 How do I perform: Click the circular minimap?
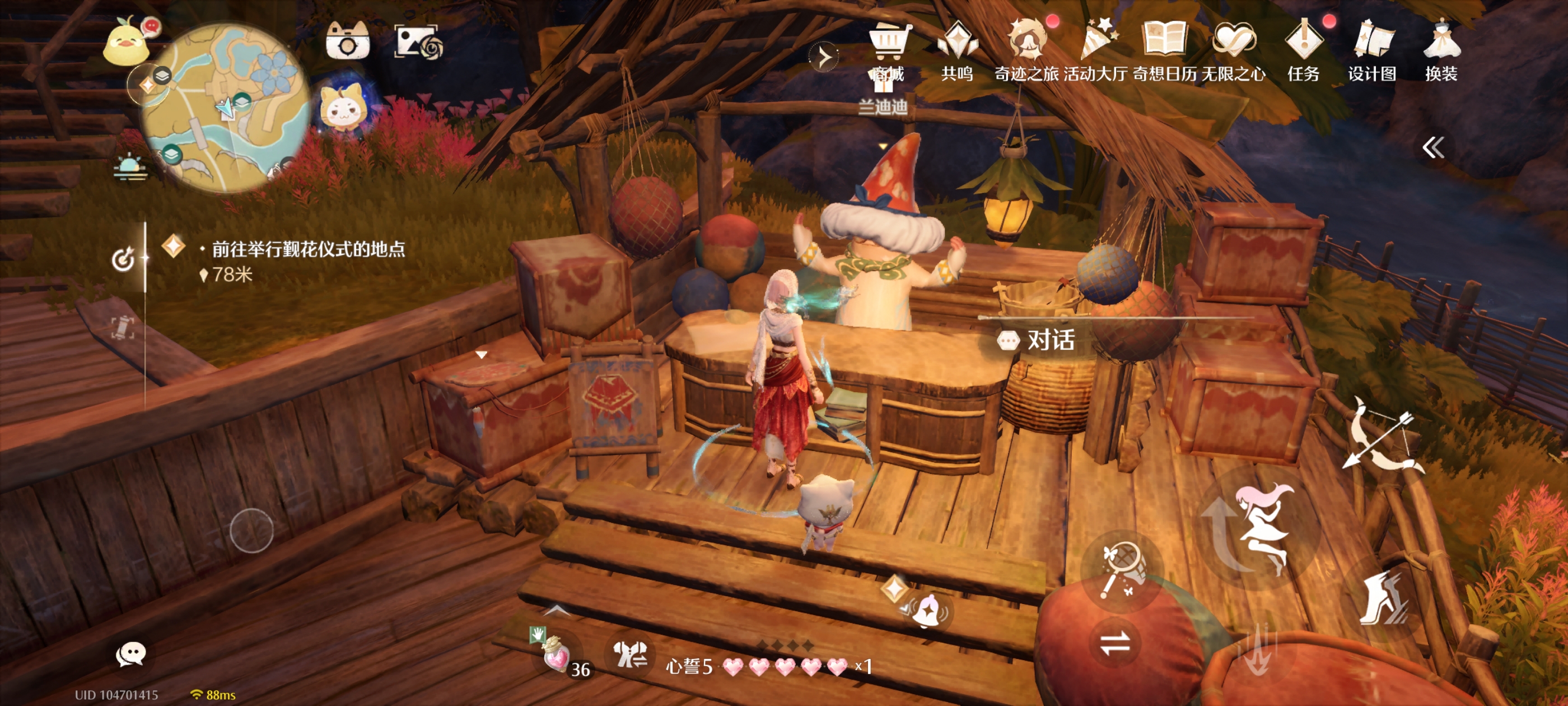(x=226, y=108)
